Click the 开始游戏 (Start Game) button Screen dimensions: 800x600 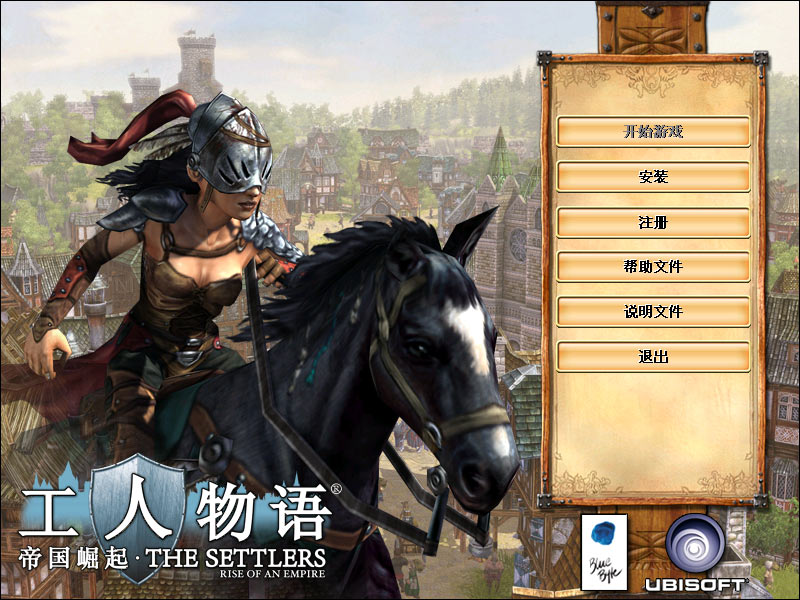tap(653, 131)
